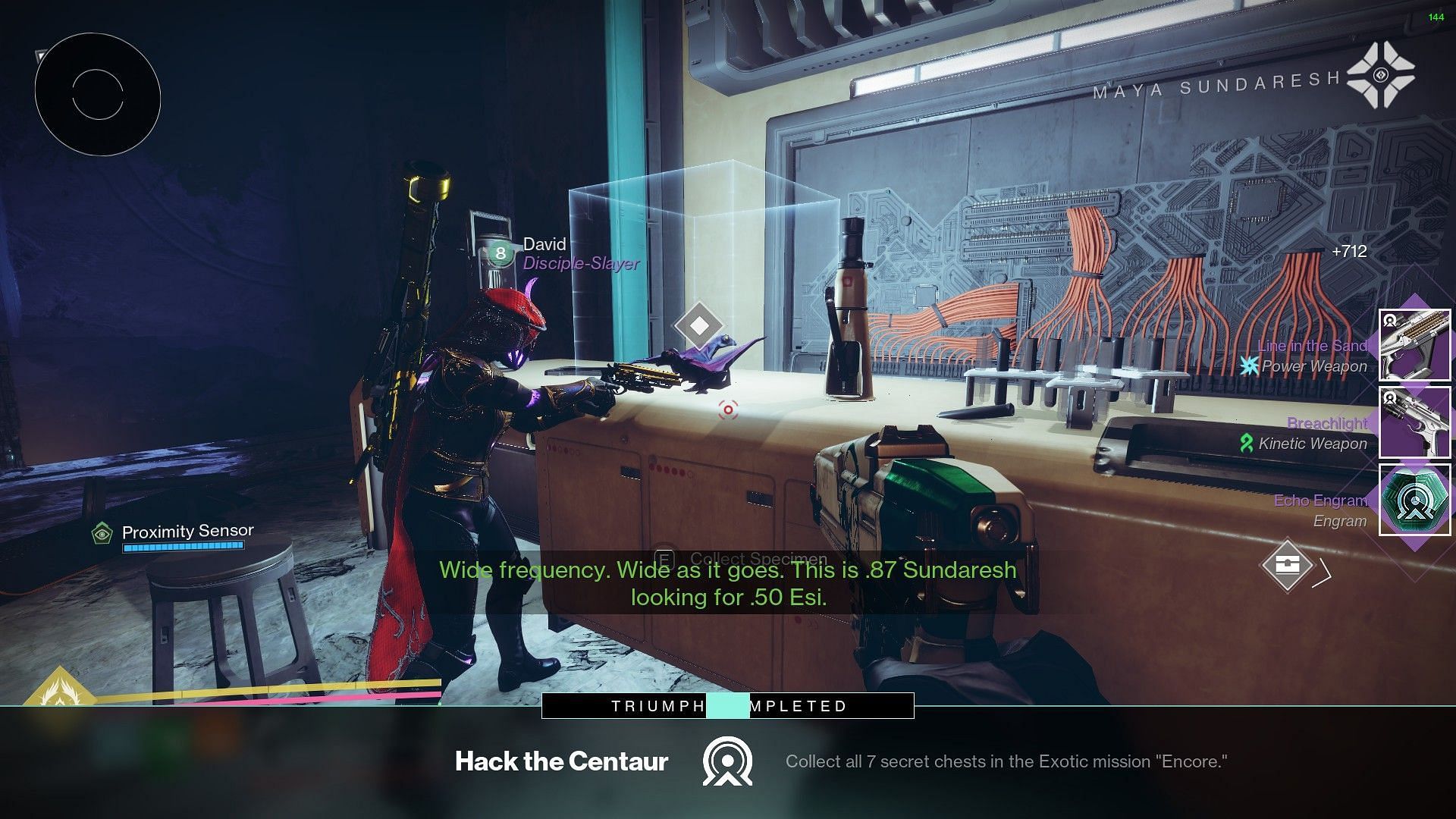Click the Proximity Sensor buff icon
This screenshot has width=1456, height=819.
pos(102,533)
